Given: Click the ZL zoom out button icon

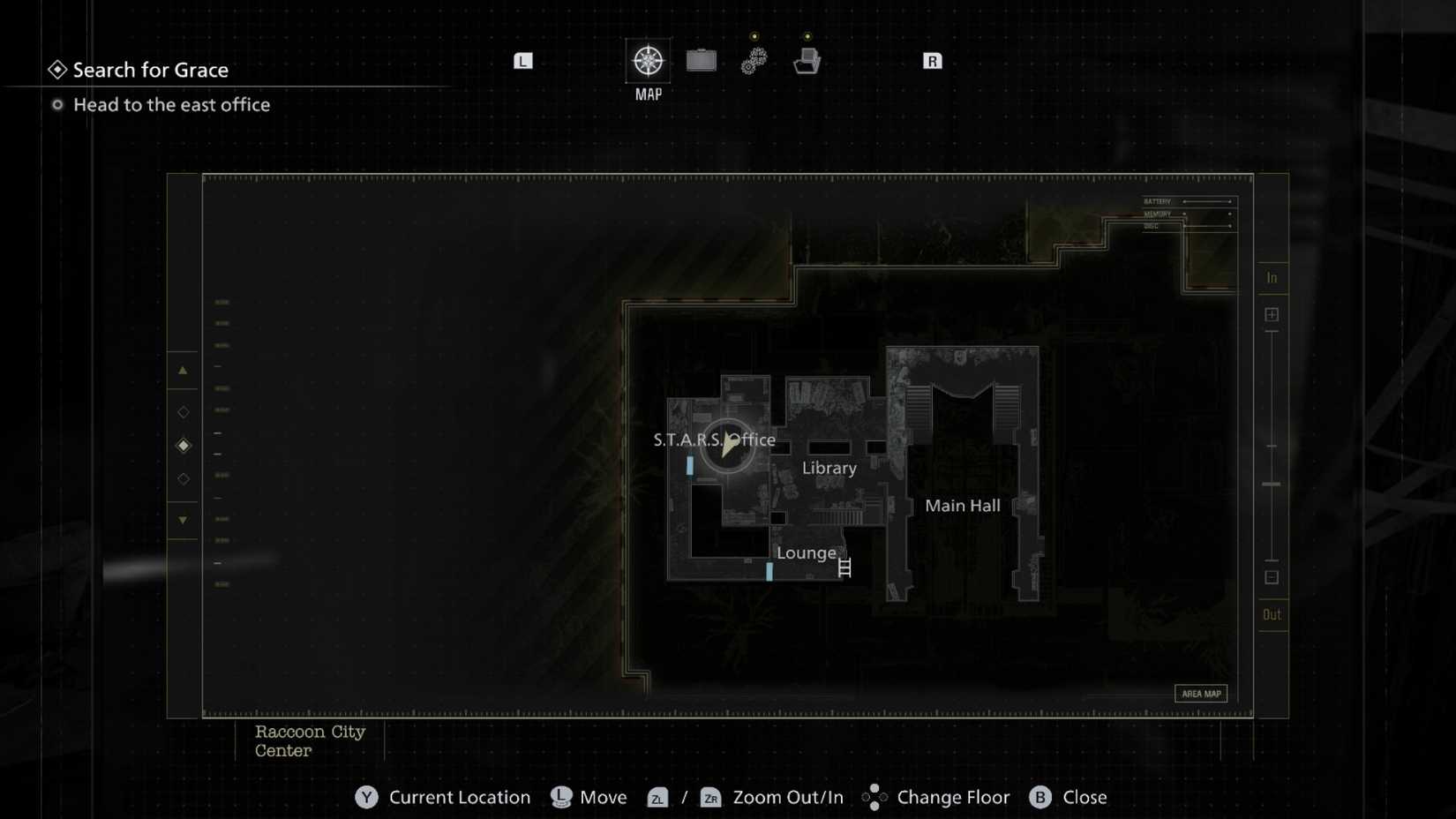Looking at the screenshot, I should coord(657,798).
